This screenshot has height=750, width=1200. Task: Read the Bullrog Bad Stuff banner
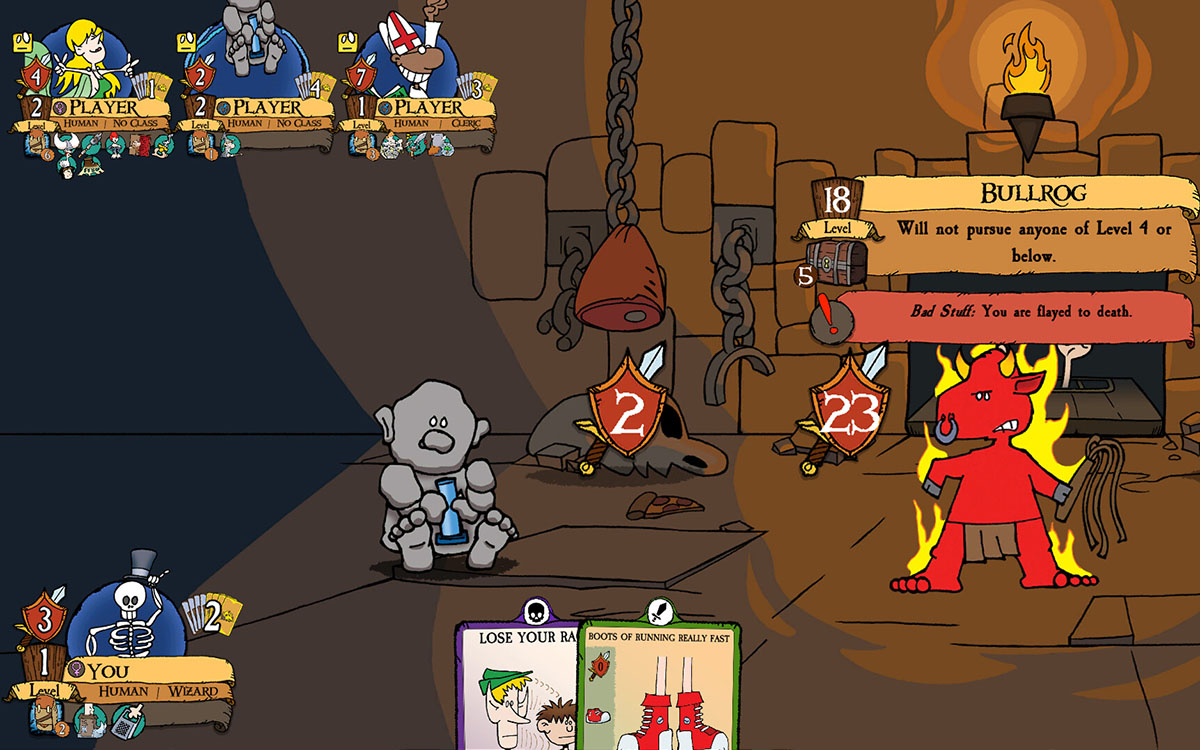(x=1015, y=313)
